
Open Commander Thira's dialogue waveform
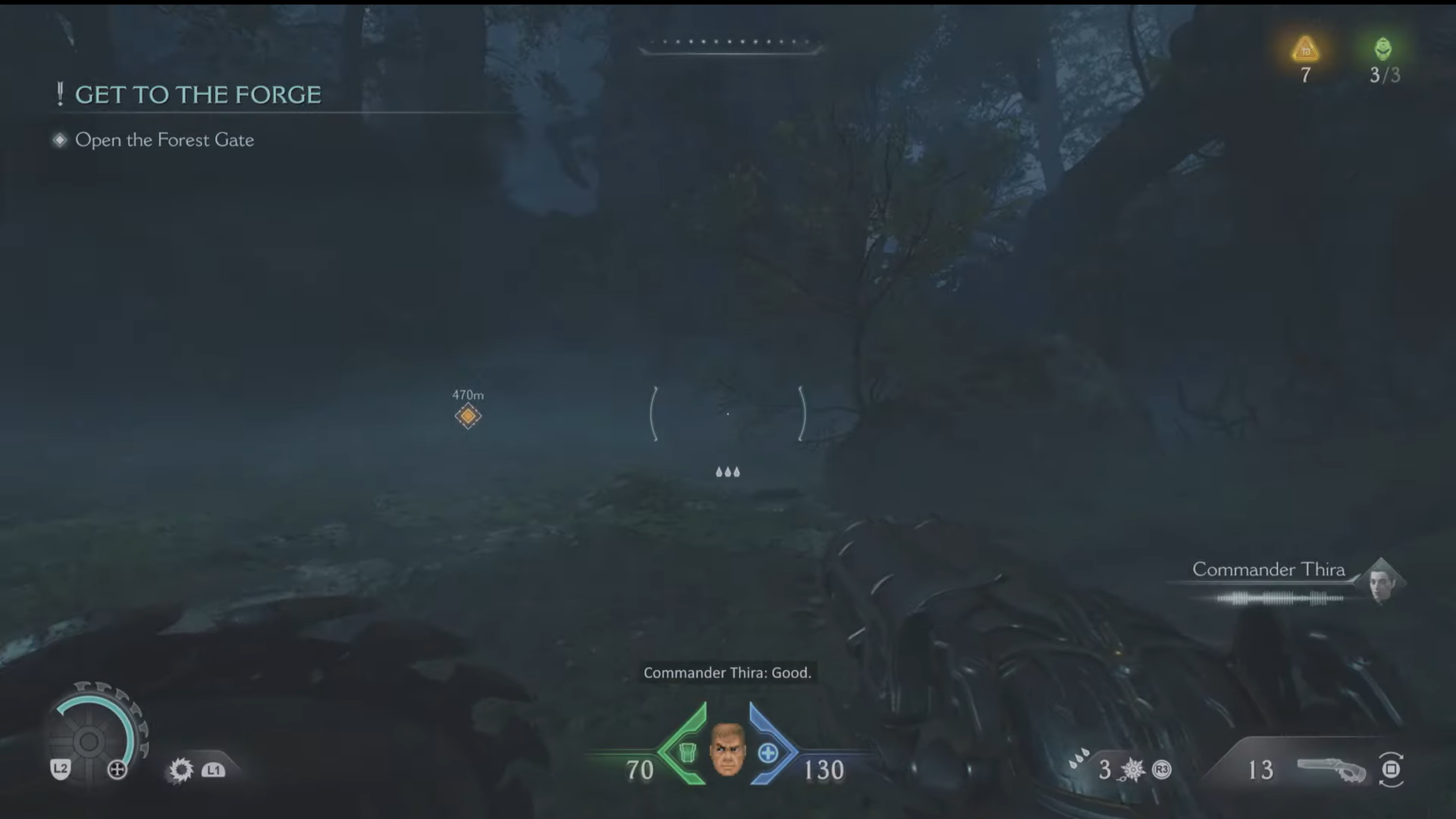[1280, 597]
